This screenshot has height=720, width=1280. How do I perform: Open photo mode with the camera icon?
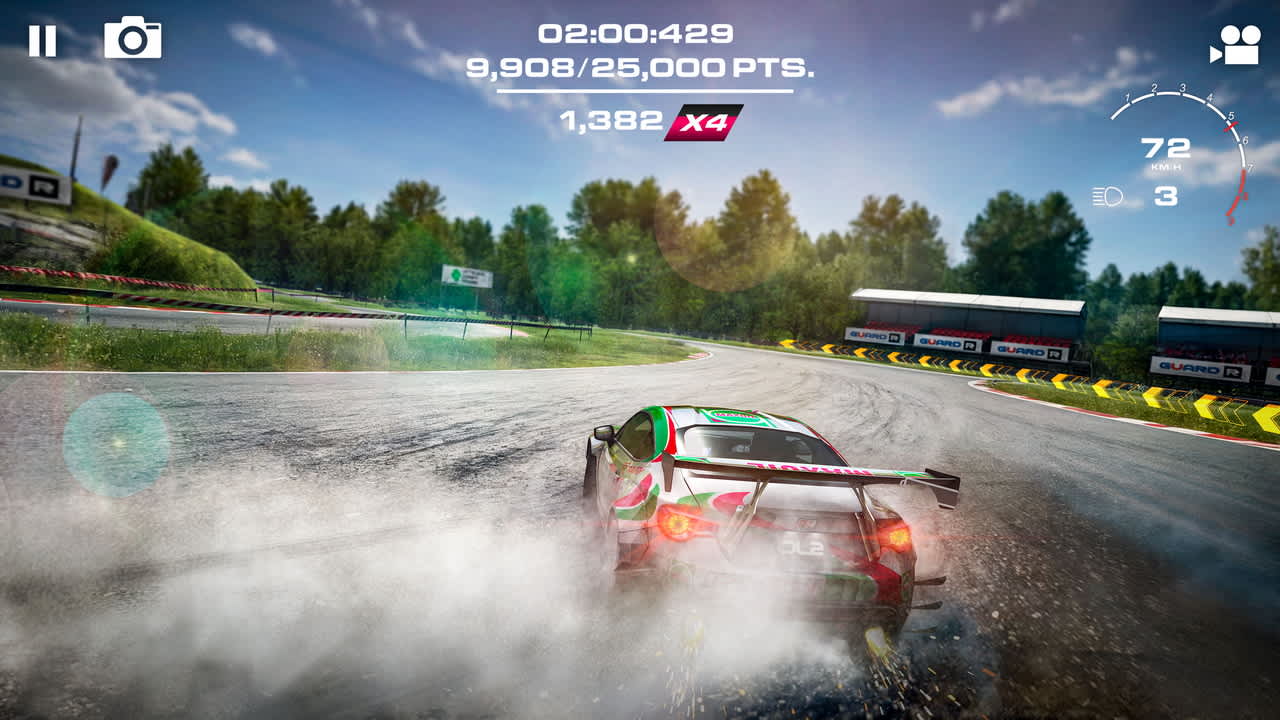132,39
